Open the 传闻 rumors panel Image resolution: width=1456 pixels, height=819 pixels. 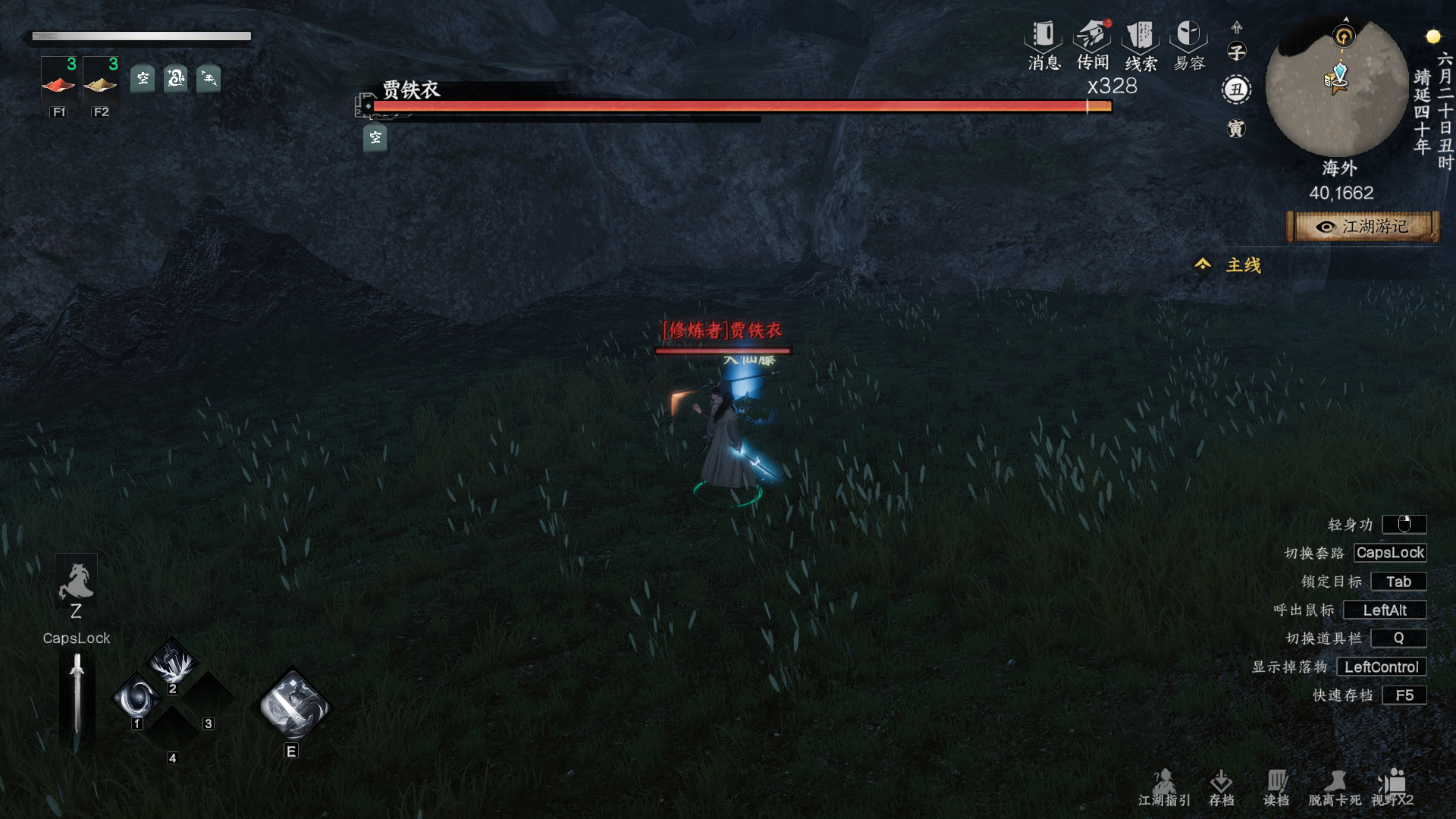tap(1092, 45)
